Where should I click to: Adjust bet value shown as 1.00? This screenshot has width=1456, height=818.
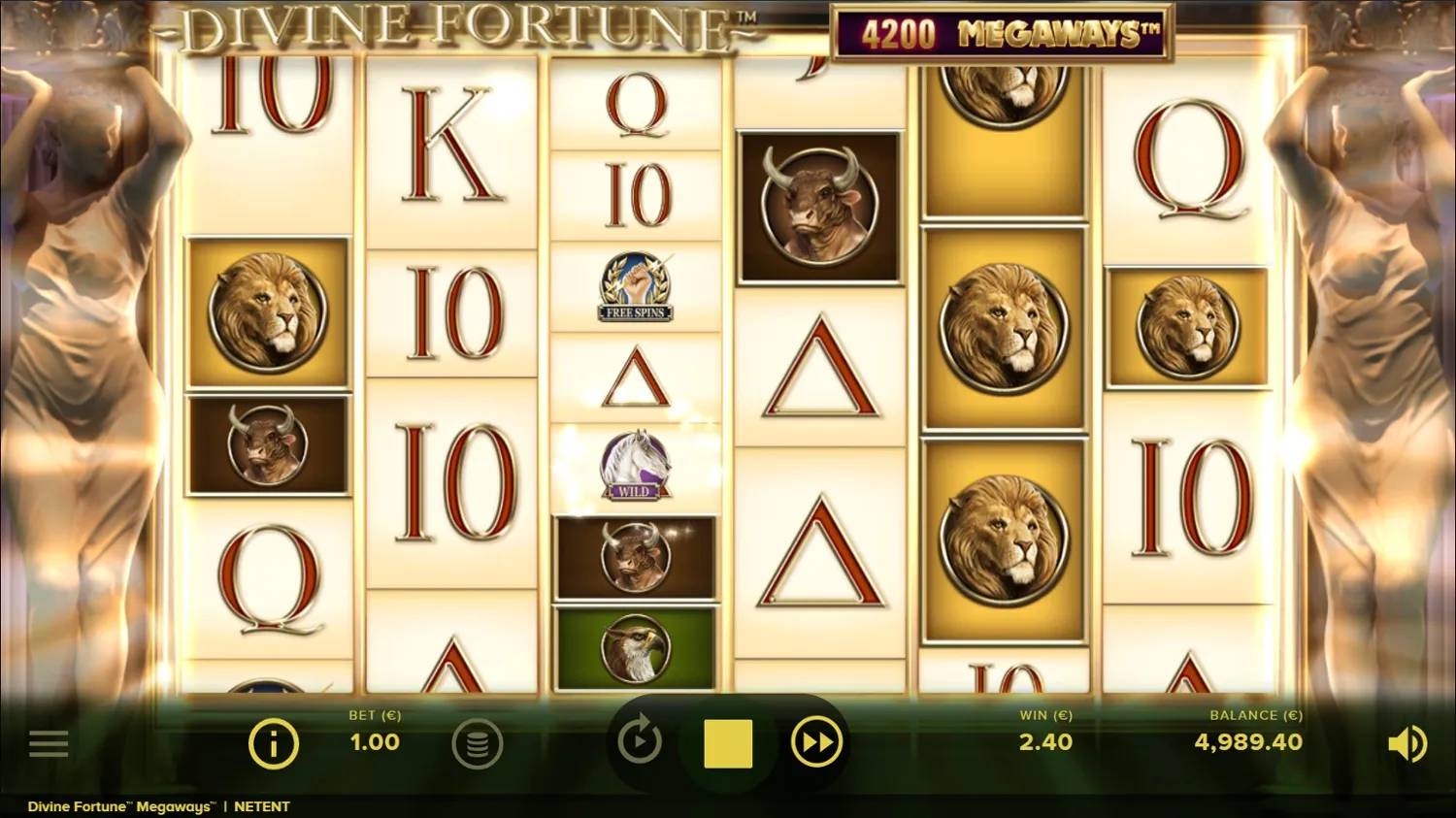point(375,742)
